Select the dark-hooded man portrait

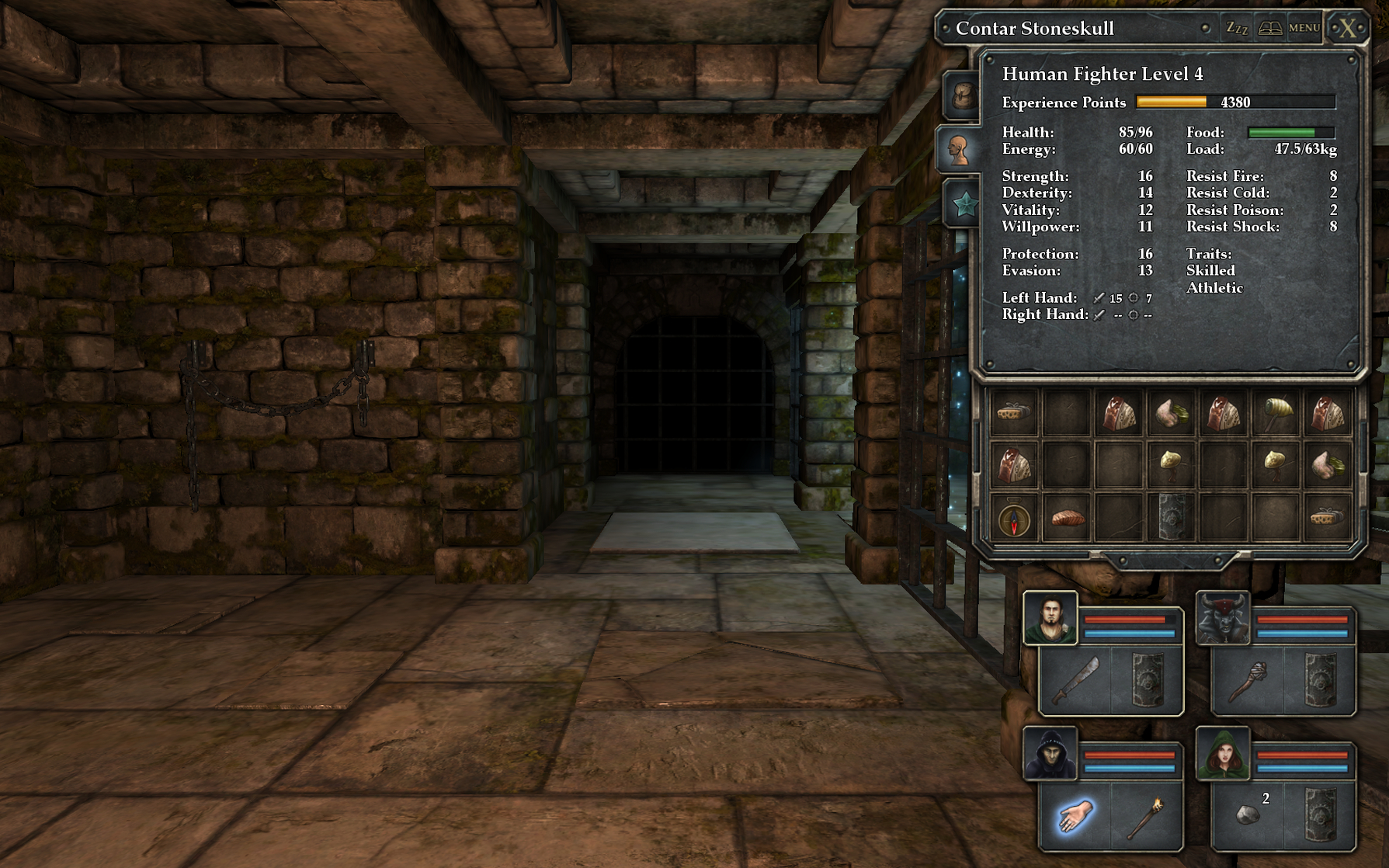(1050, 754)
